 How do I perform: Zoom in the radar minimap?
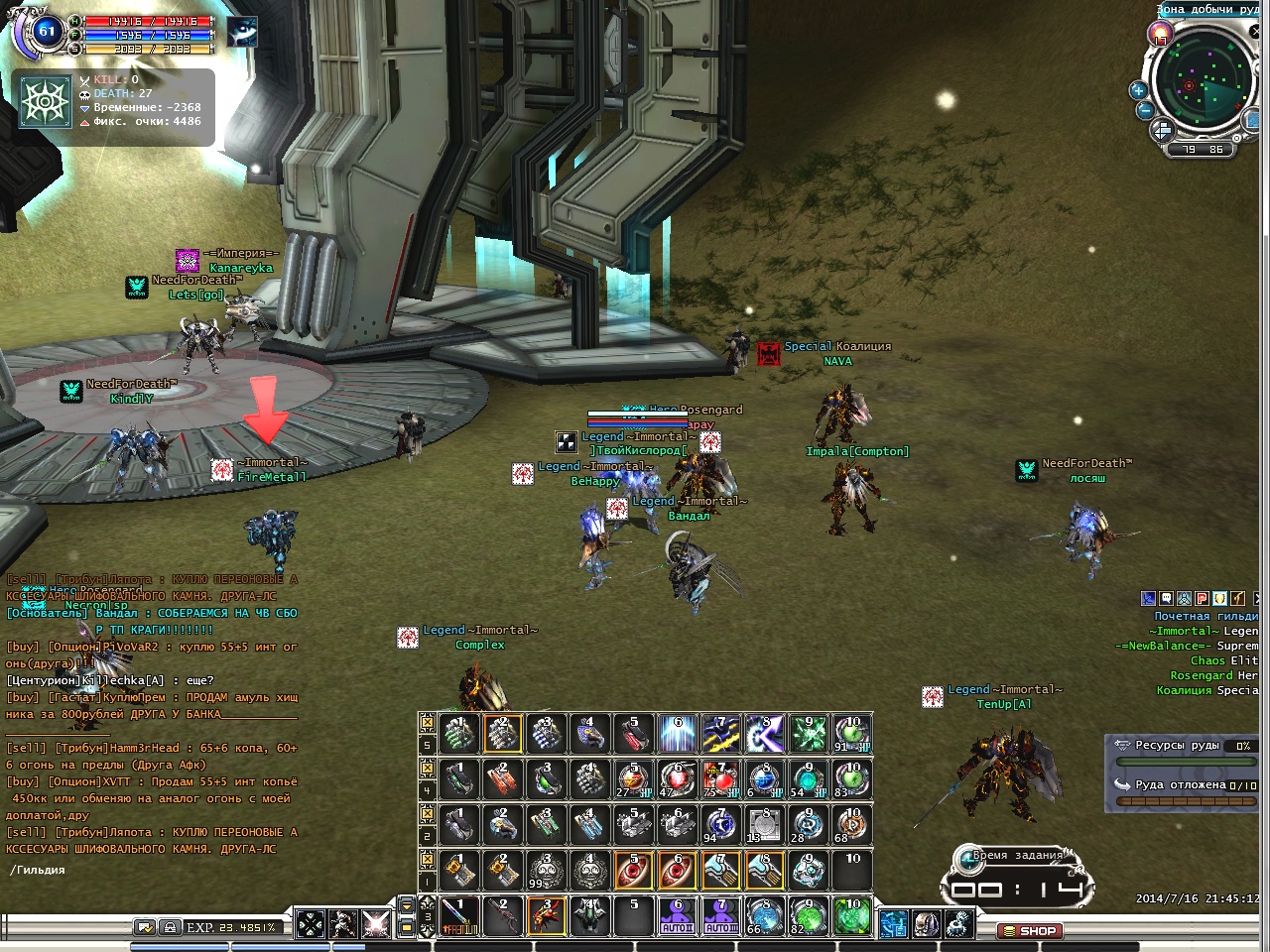click(1139, 91)
